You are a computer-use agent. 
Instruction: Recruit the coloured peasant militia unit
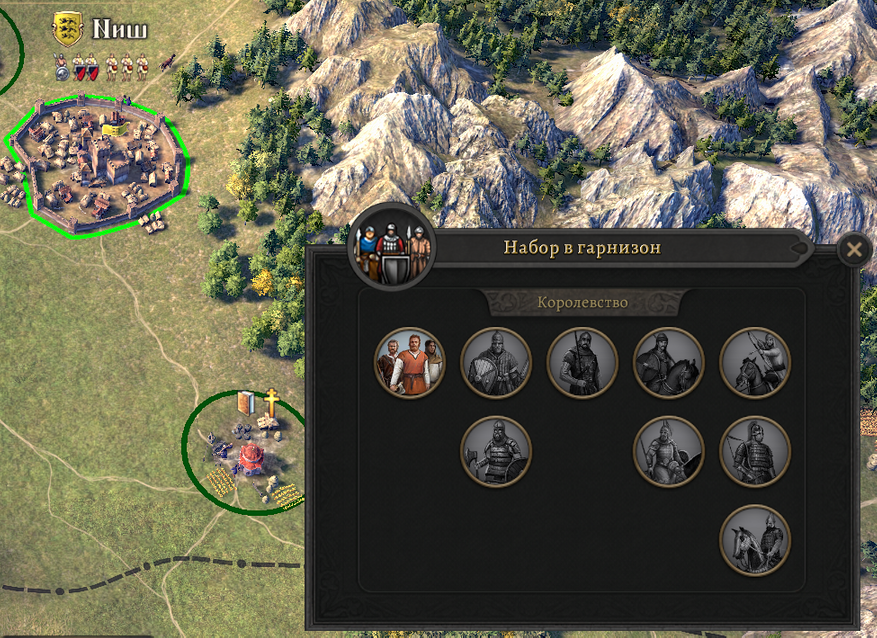click(409, 362)
